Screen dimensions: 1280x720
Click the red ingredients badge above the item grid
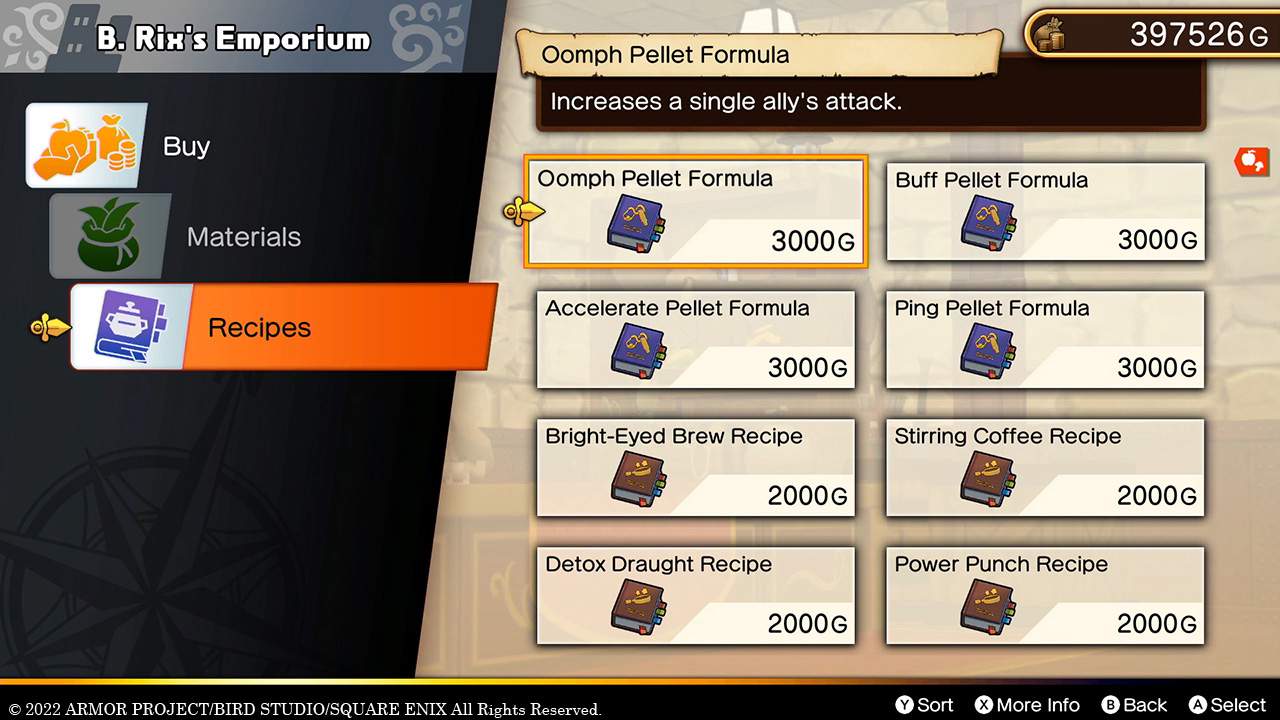click(1254, 161)
